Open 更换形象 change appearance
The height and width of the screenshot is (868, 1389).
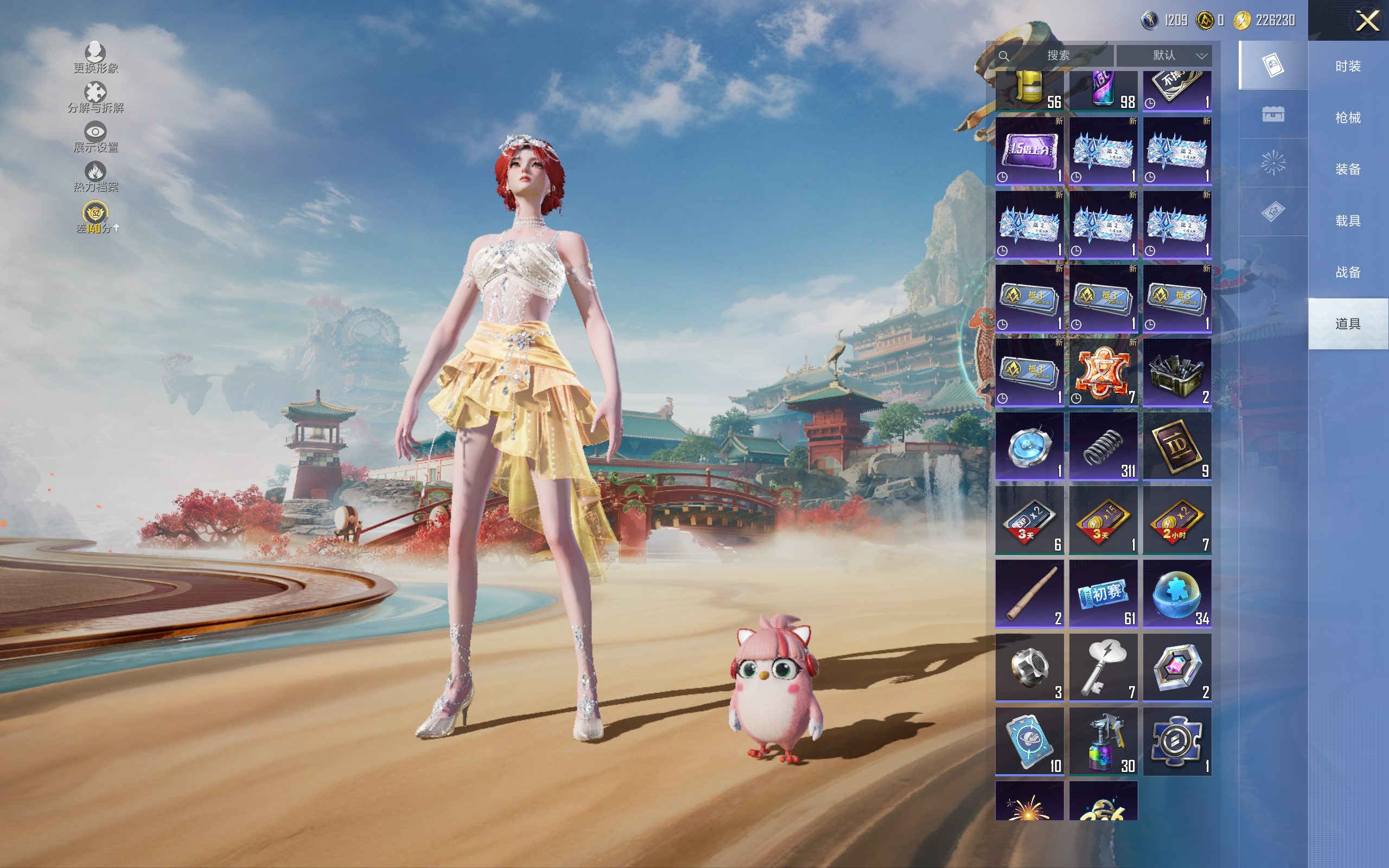[95, 58]
